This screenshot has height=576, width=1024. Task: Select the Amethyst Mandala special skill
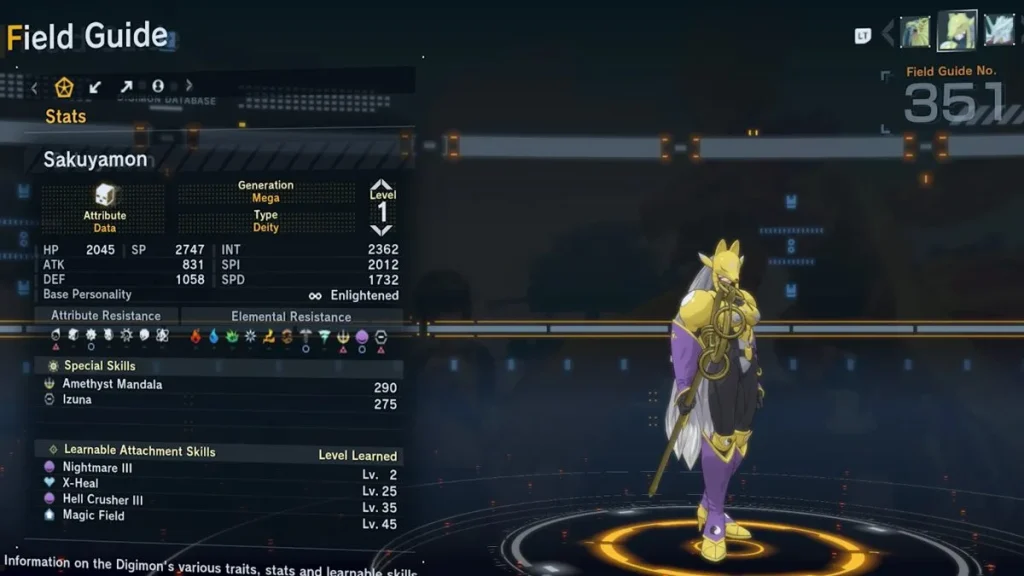(x=112, y=384)
